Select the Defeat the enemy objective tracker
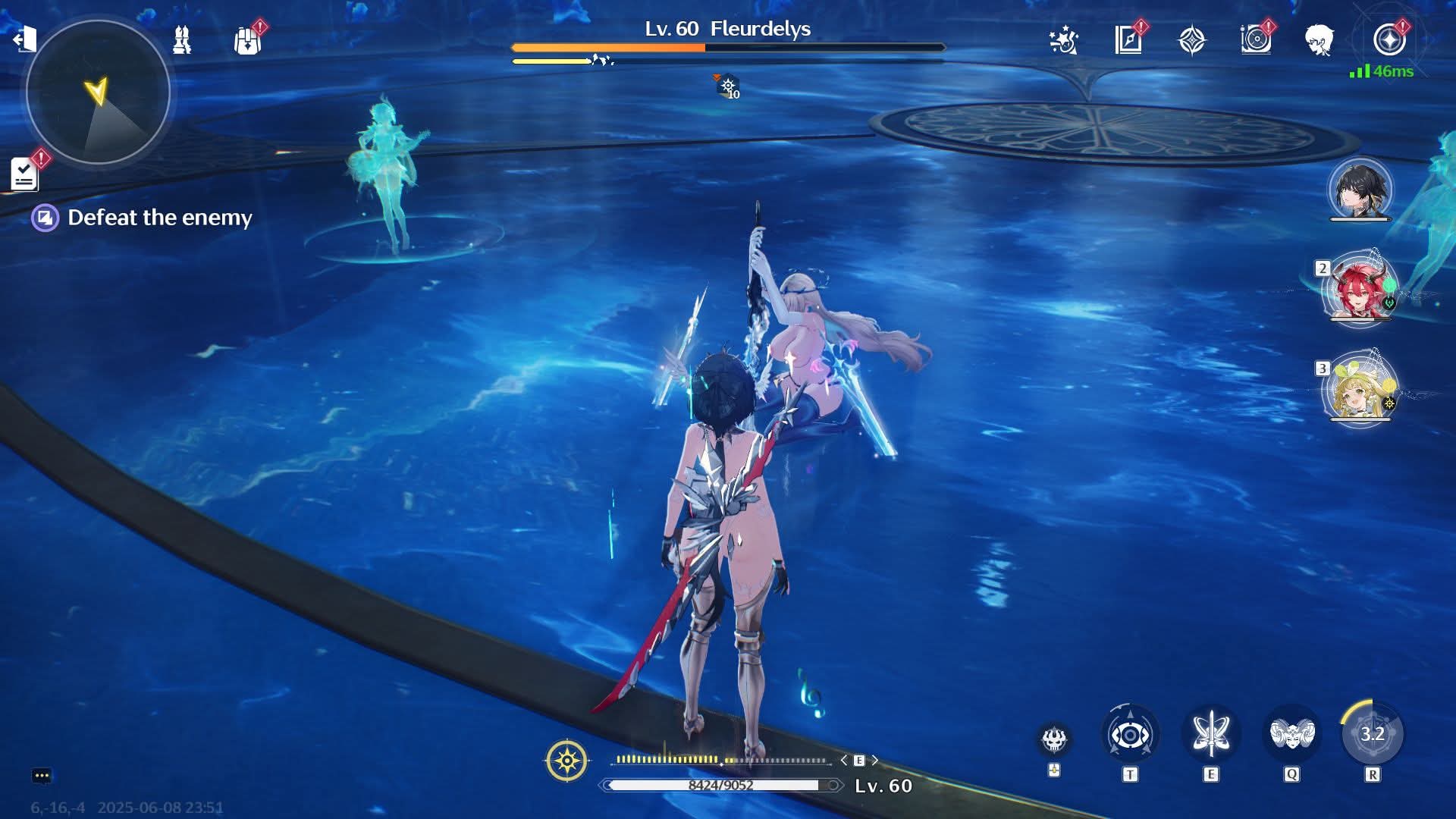1456x819 pixels. [159, 218]
